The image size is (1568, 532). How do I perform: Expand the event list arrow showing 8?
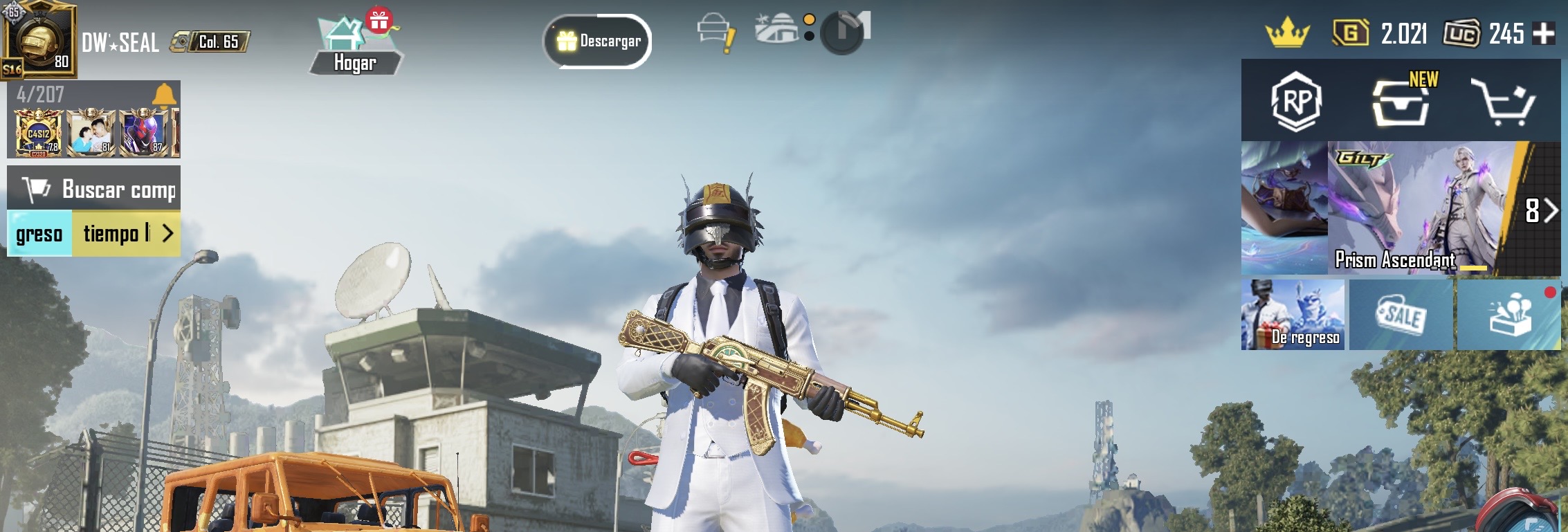click(x=1541, y=210)
